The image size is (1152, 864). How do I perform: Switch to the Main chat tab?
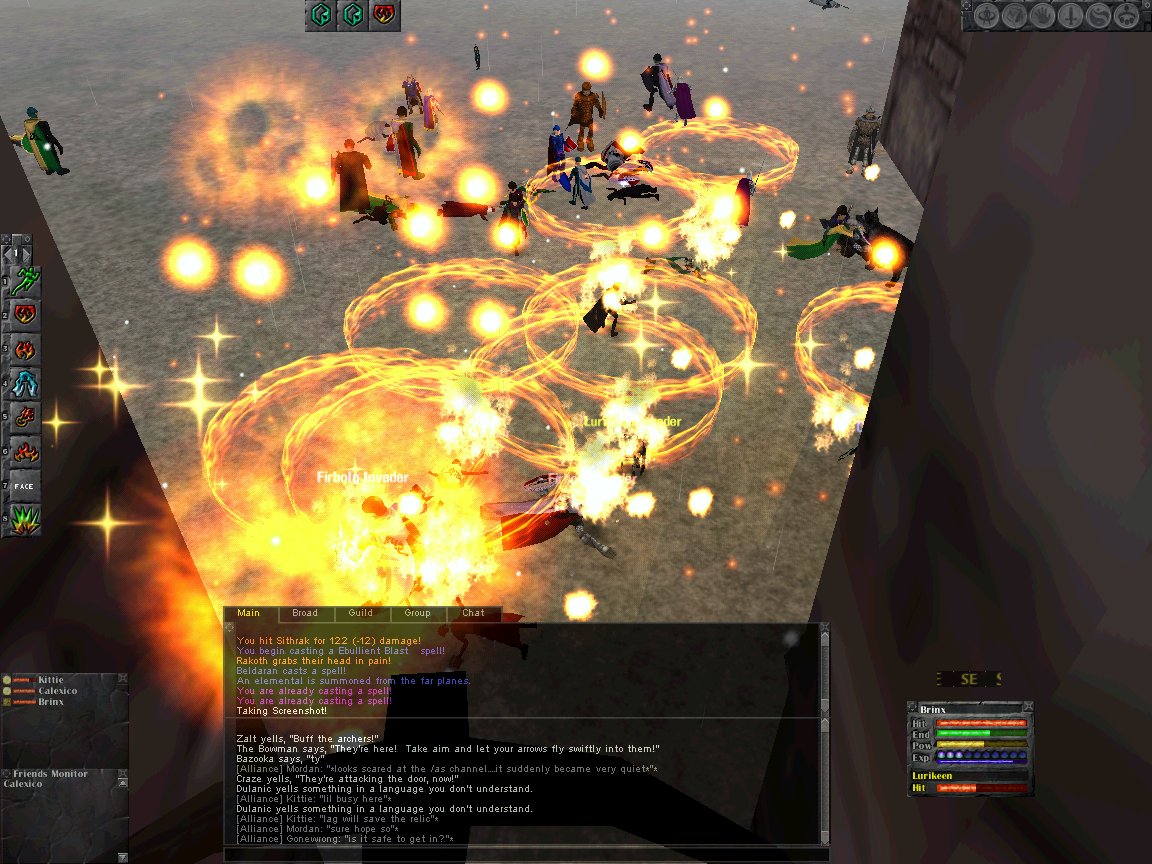(x=249, y=613)
